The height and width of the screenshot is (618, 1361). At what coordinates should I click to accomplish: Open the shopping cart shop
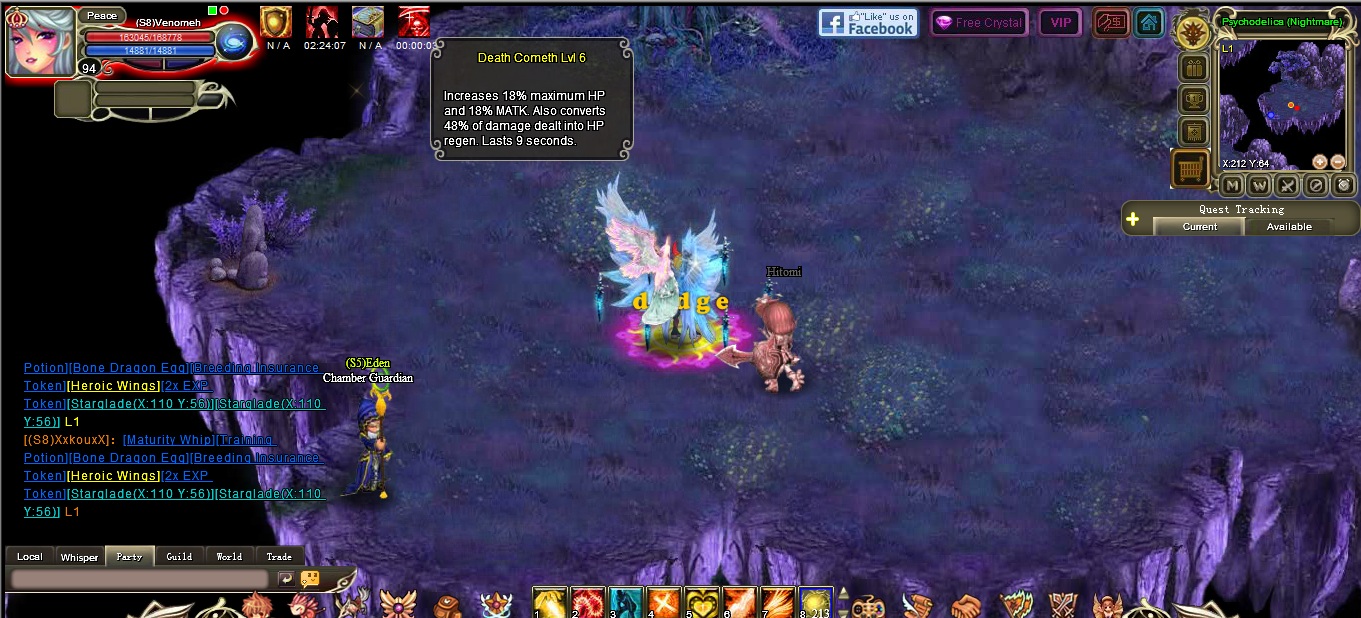tap(1190, 169)
